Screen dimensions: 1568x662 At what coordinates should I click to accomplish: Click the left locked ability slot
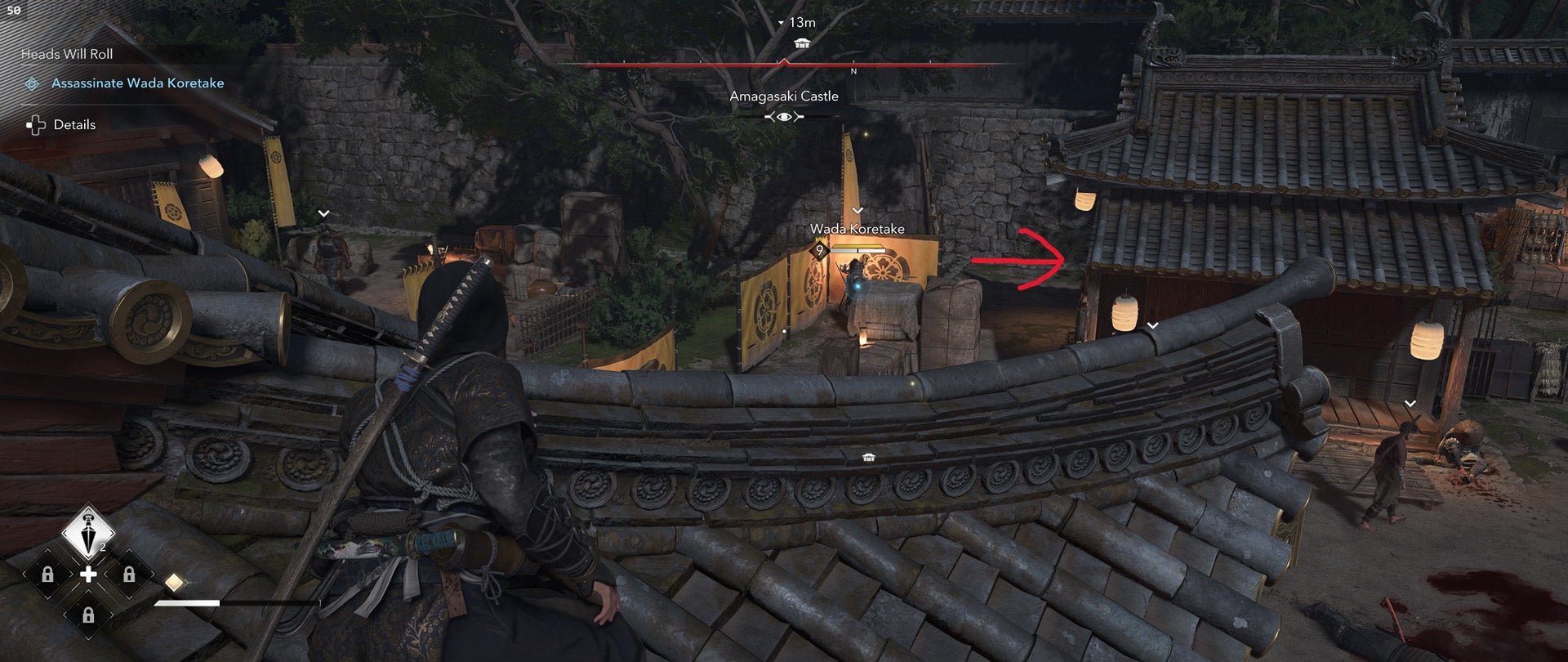[x=47, y=575]
